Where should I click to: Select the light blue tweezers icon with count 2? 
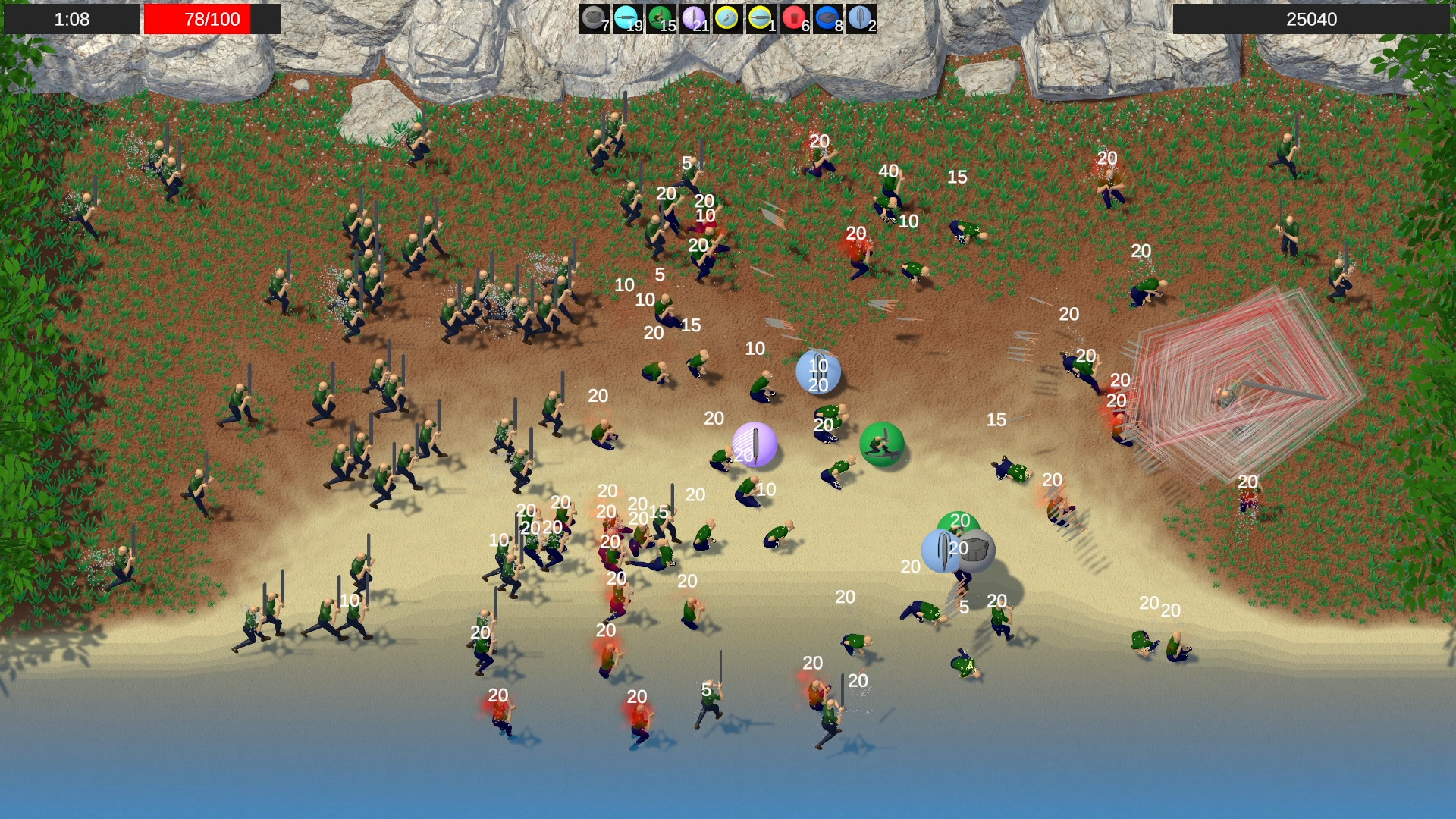(861, 19)
